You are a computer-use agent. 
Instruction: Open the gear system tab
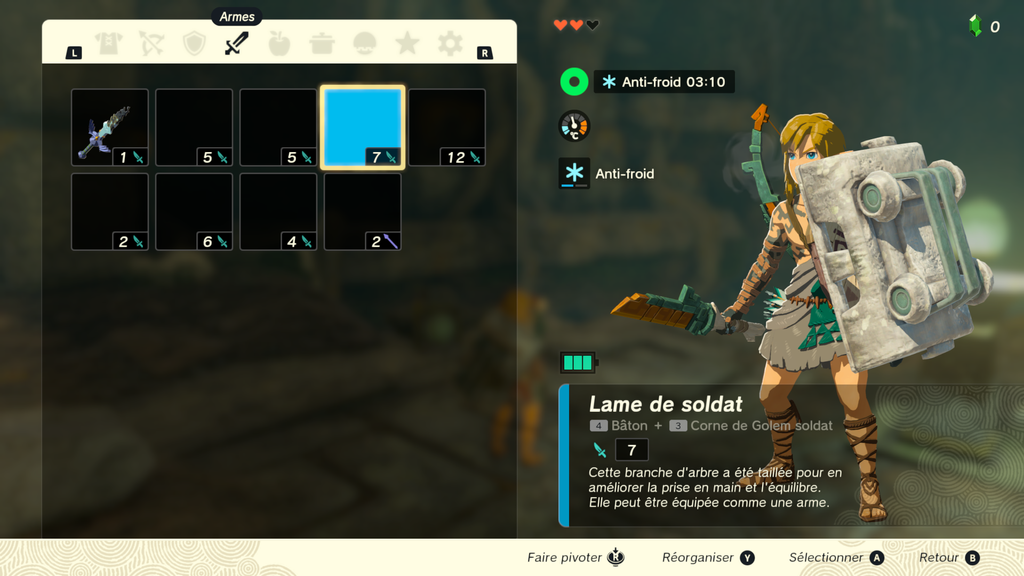[450, 44]
